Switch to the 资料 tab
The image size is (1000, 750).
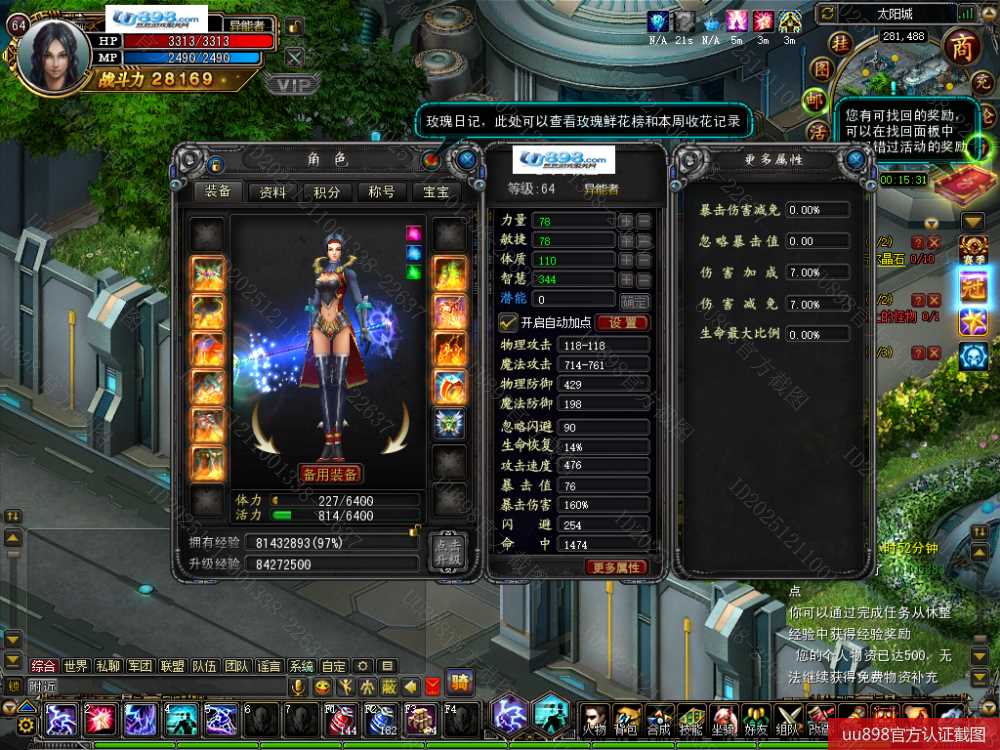click(273, 192)
